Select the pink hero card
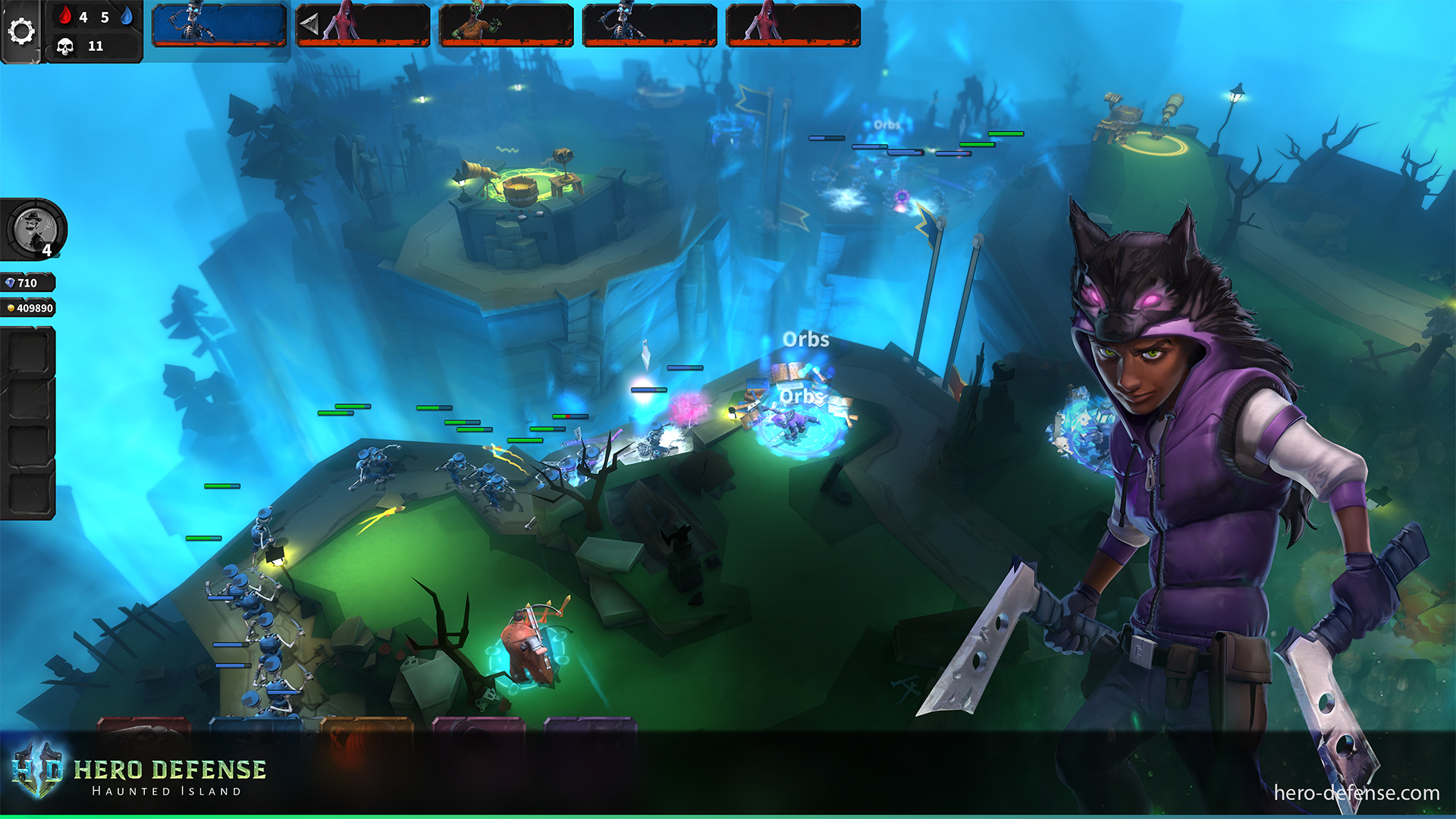The height and width of the screenshot is (819, 1456). [479, 726]
